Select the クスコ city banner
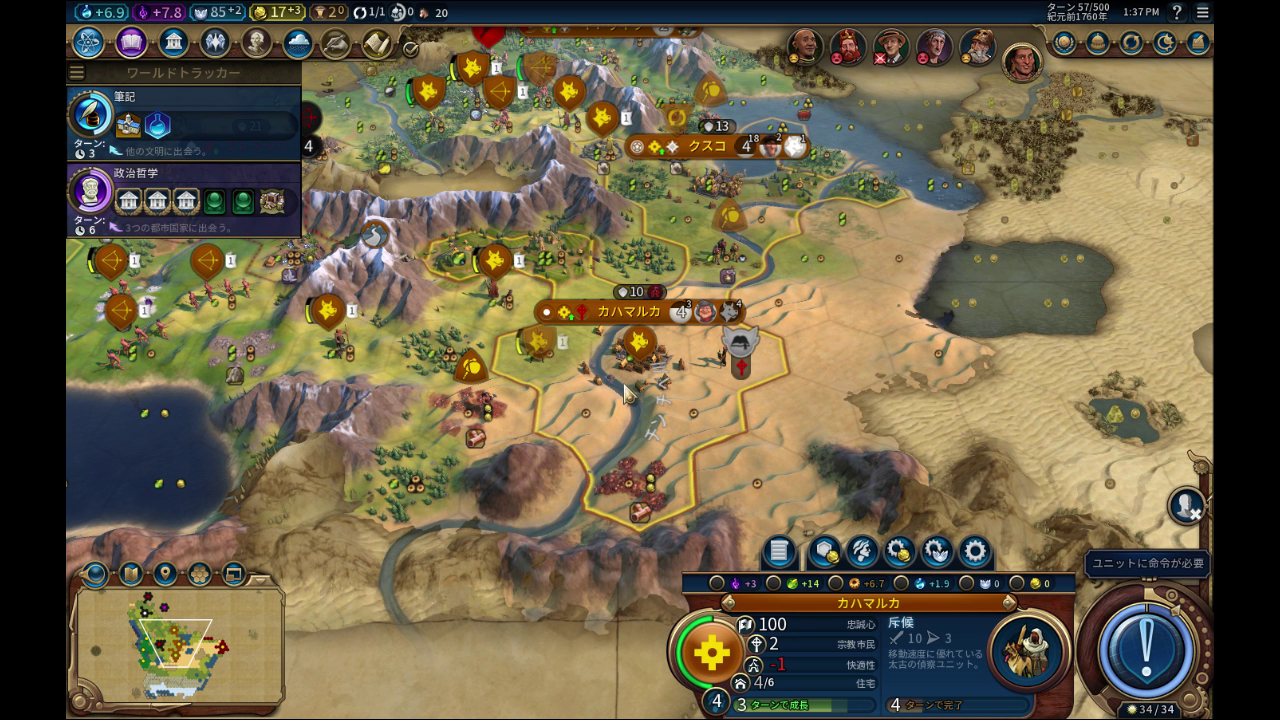Screen dimensions: 1280x720 tap(707, 147)
